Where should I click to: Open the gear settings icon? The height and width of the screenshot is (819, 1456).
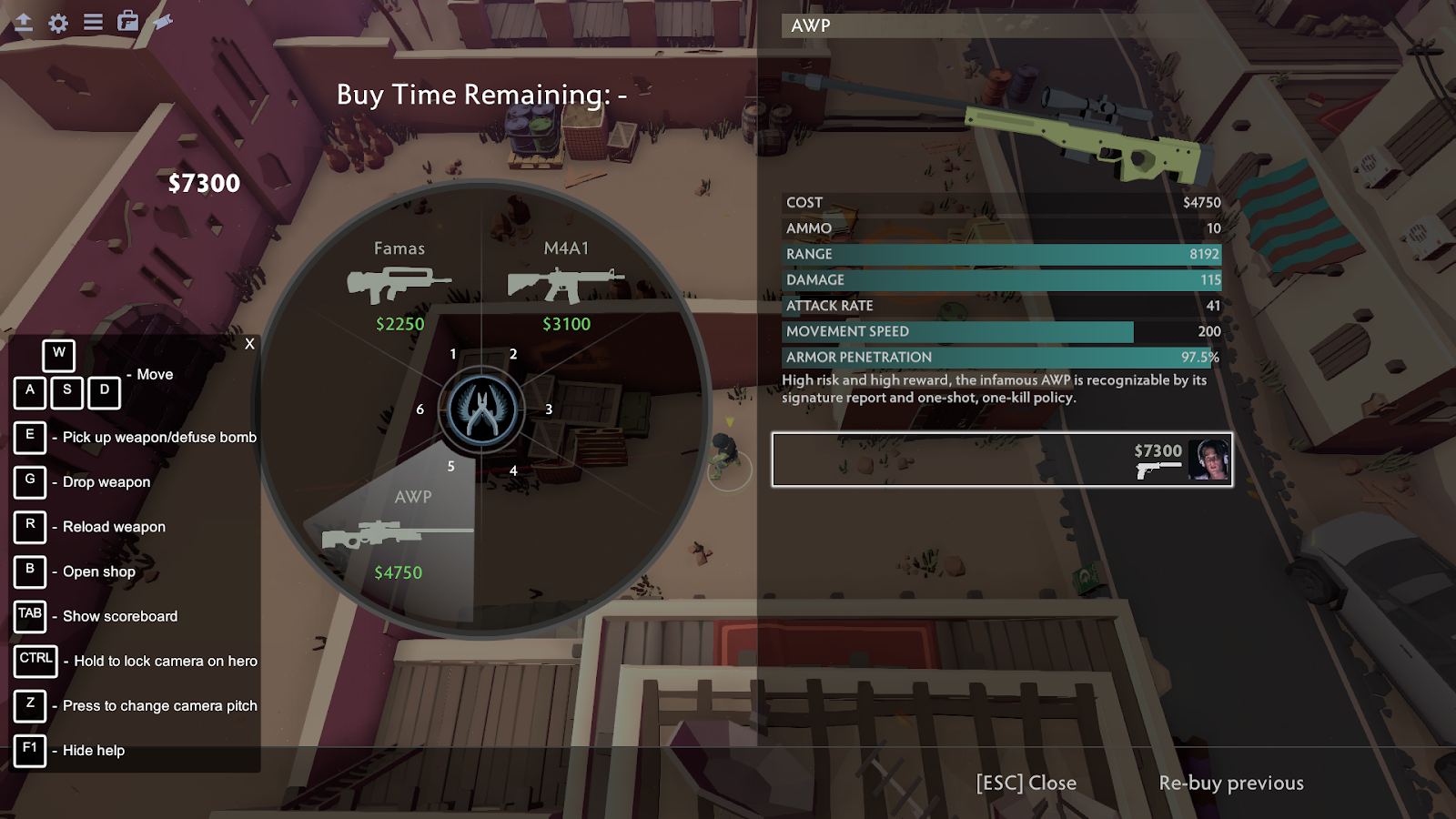58,23
